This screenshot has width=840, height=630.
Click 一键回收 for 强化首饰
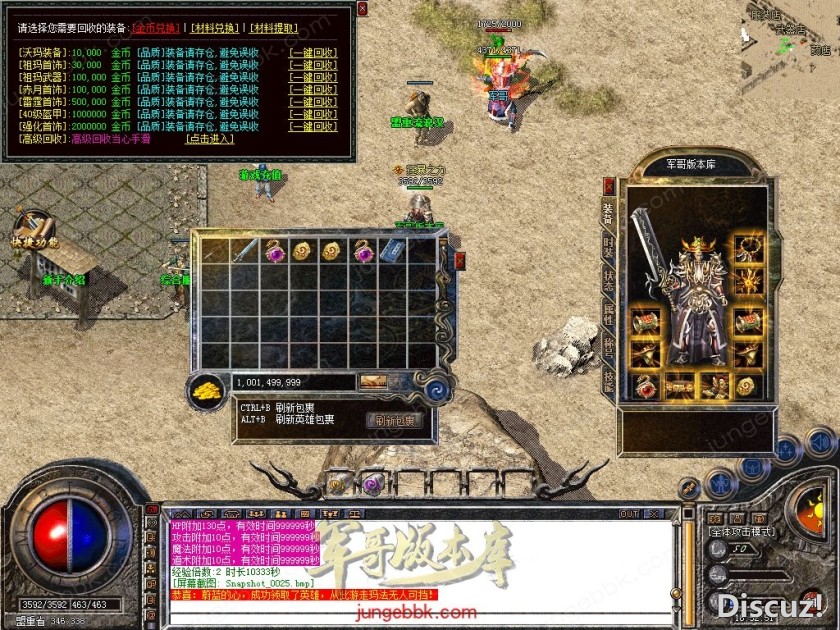tap(313, 126)
